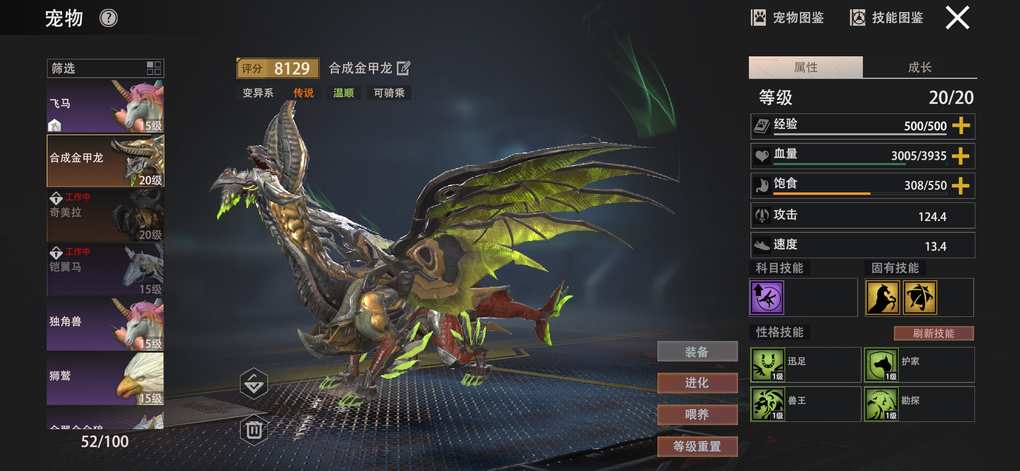Click the trash can delete pet icon
This screenshot has height=471, width=1020.
pyautogui.click(x=254, y=430)
